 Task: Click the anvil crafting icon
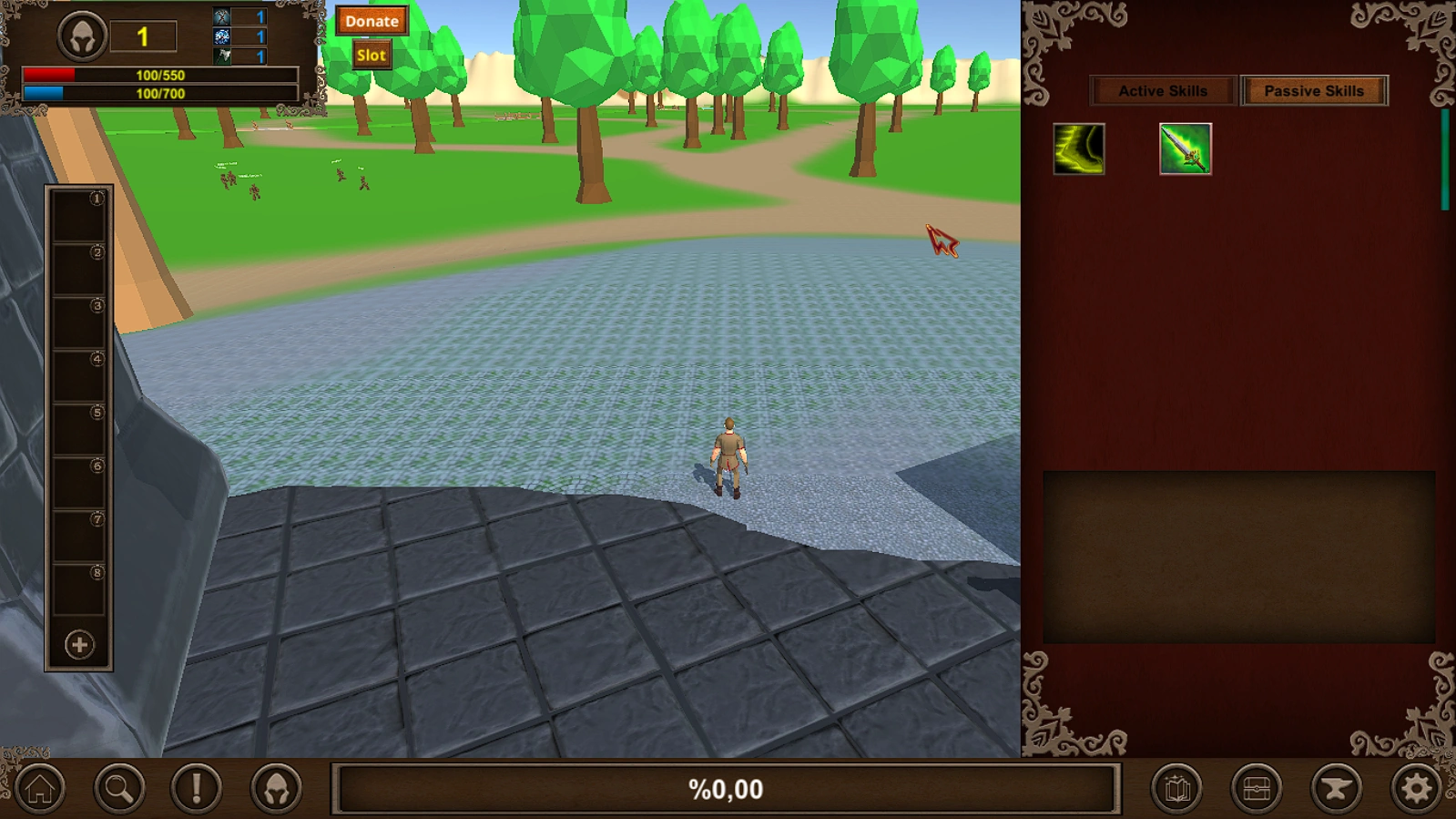tap(1336, 789)
